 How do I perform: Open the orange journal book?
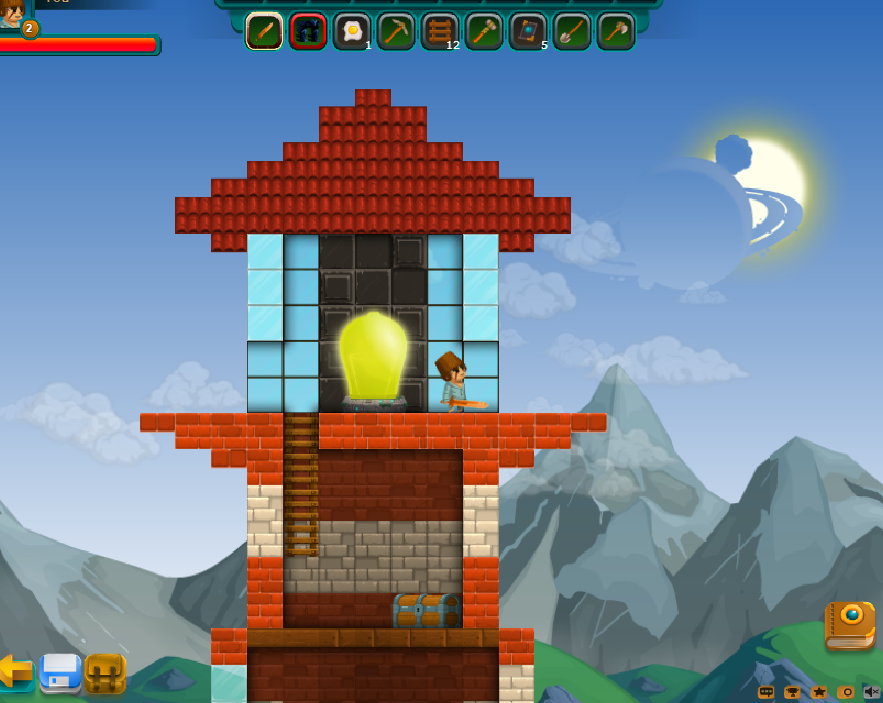coord(849,625)
